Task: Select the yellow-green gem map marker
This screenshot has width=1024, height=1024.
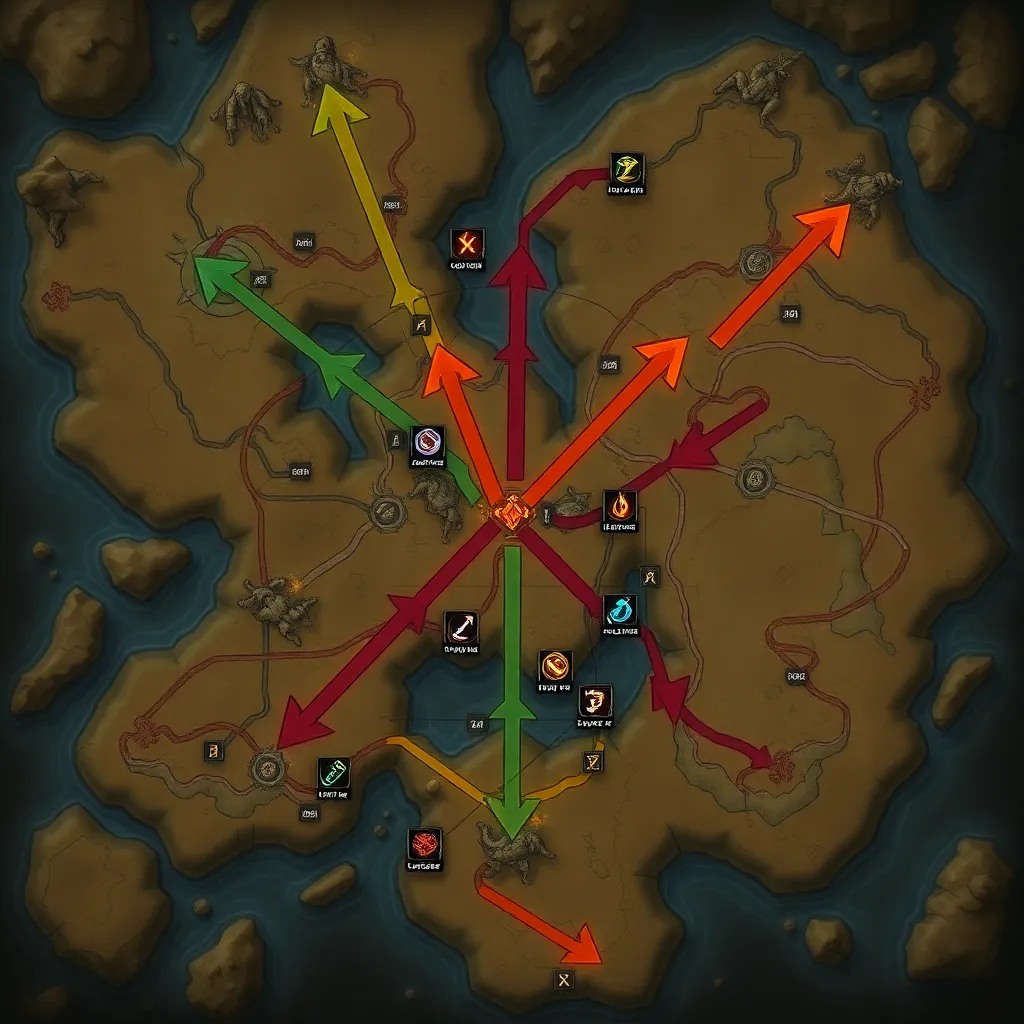Action: (627, 169)
